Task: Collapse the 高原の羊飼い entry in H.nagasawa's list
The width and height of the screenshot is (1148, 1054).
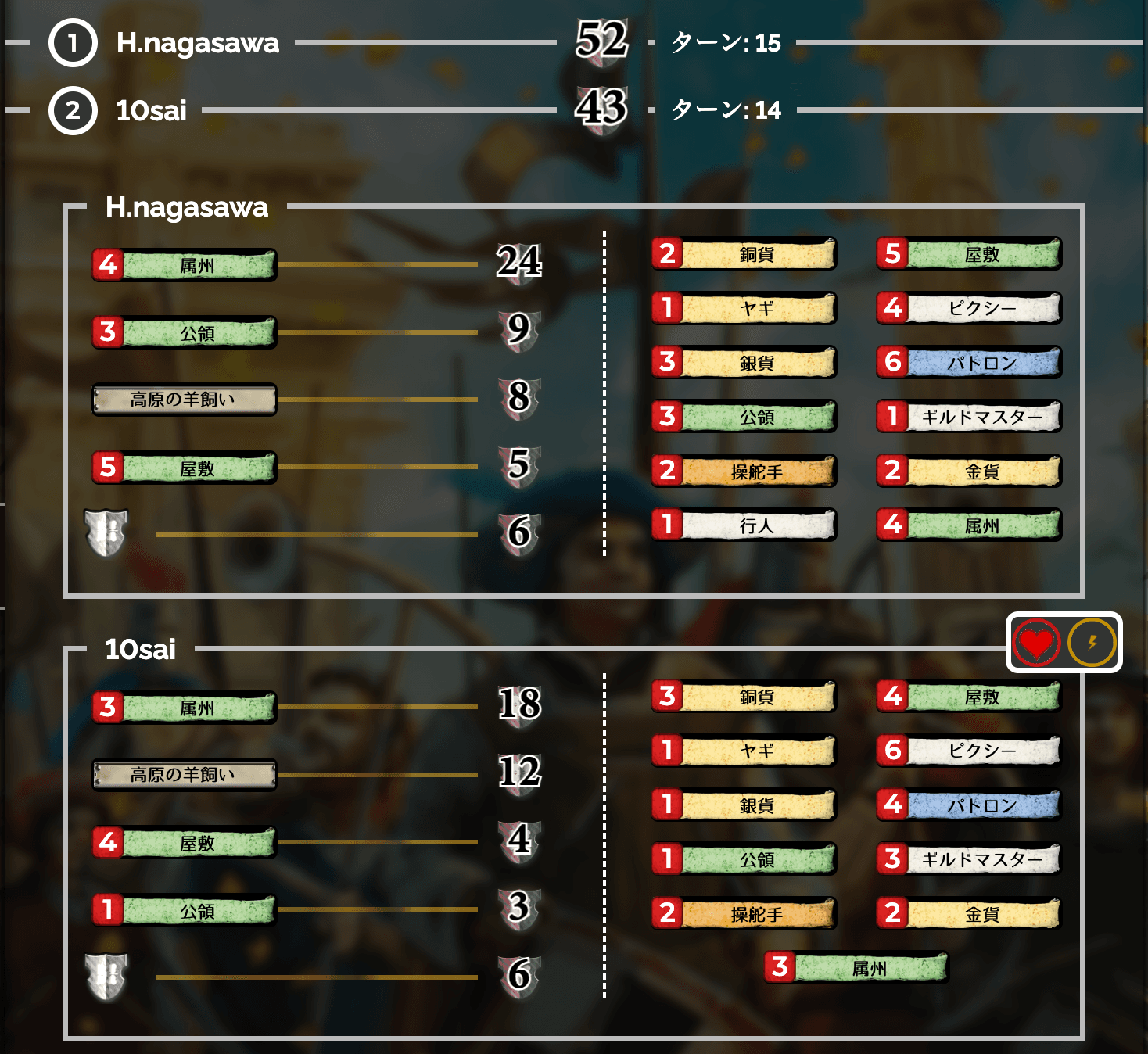Action: pyautogui.click(x=183, y=400)
